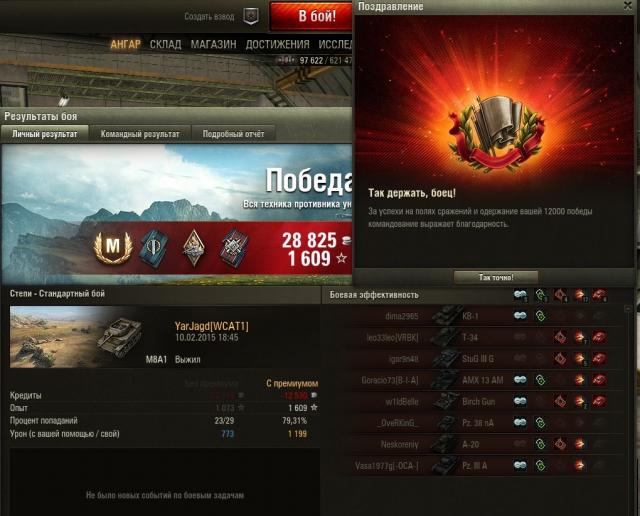Open the МАГАЗИН store menu
The image size is (640, 516).
[213, 45]
